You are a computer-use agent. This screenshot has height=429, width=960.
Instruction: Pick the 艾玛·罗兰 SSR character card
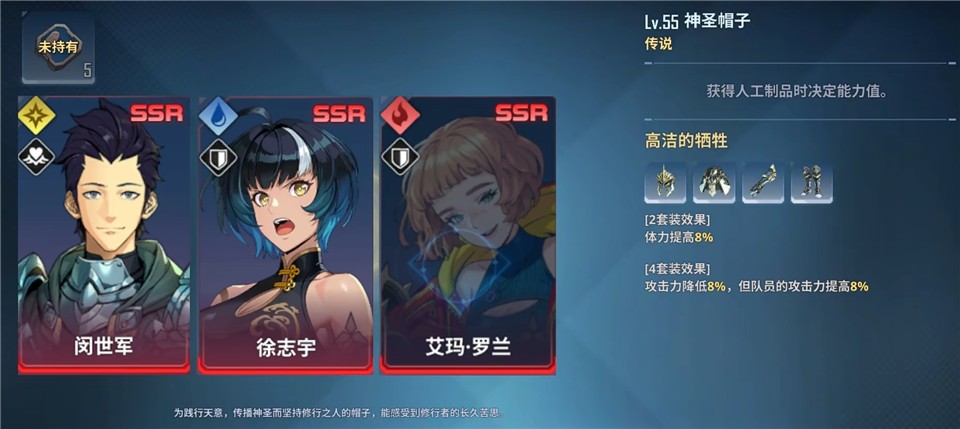pyautogui.click(x=467, y=235)
